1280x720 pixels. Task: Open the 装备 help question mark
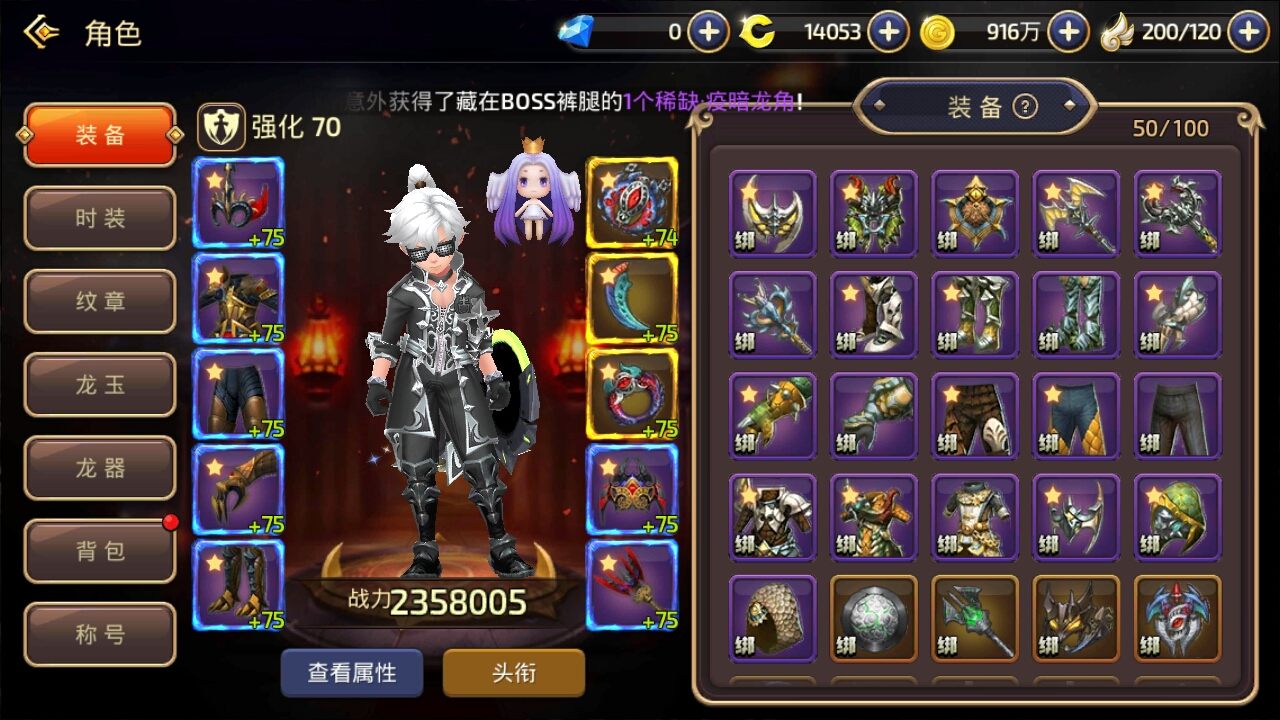[x=1025, y=107]
